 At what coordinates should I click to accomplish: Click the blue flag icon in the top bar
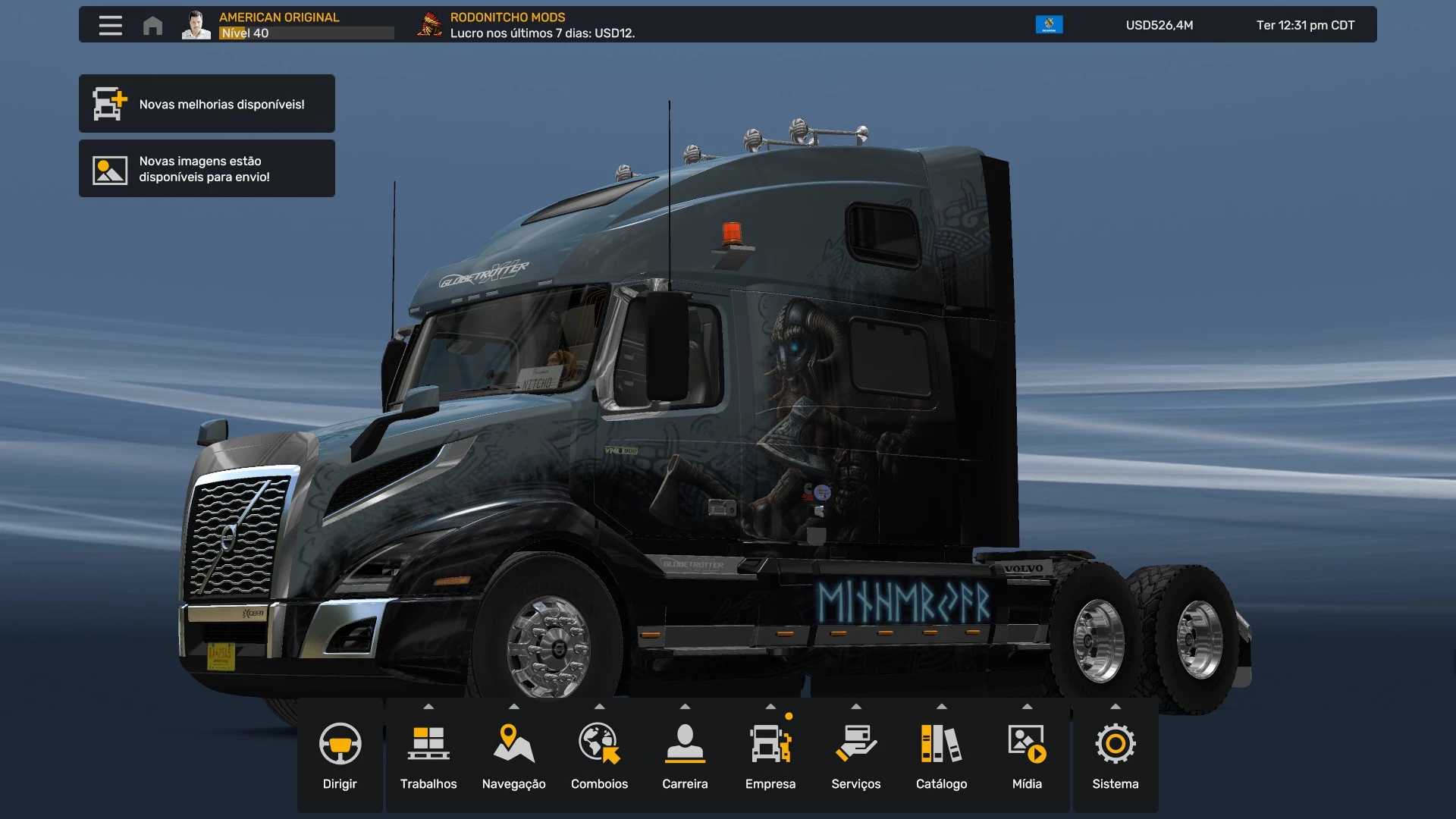coord(1049,25)
